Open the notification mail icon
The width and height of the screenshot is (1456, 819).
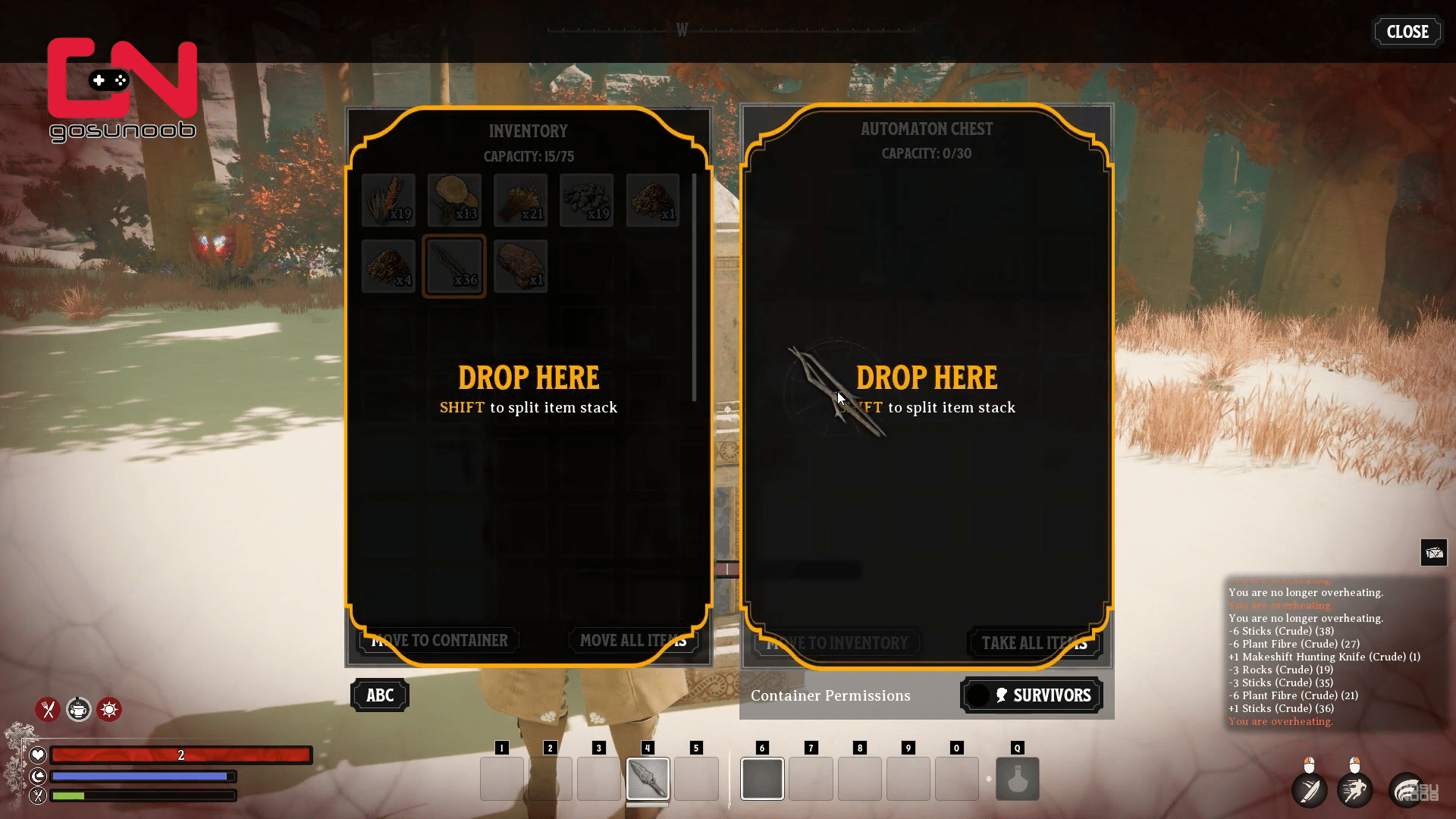[1434, 553]
